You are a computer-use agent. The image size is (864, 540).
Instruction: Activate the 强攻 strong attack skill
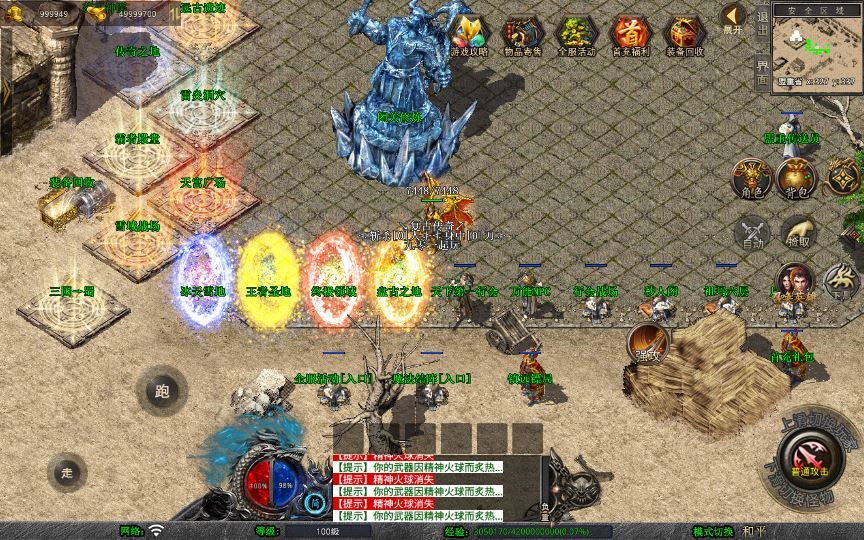(x=646, y=342)
